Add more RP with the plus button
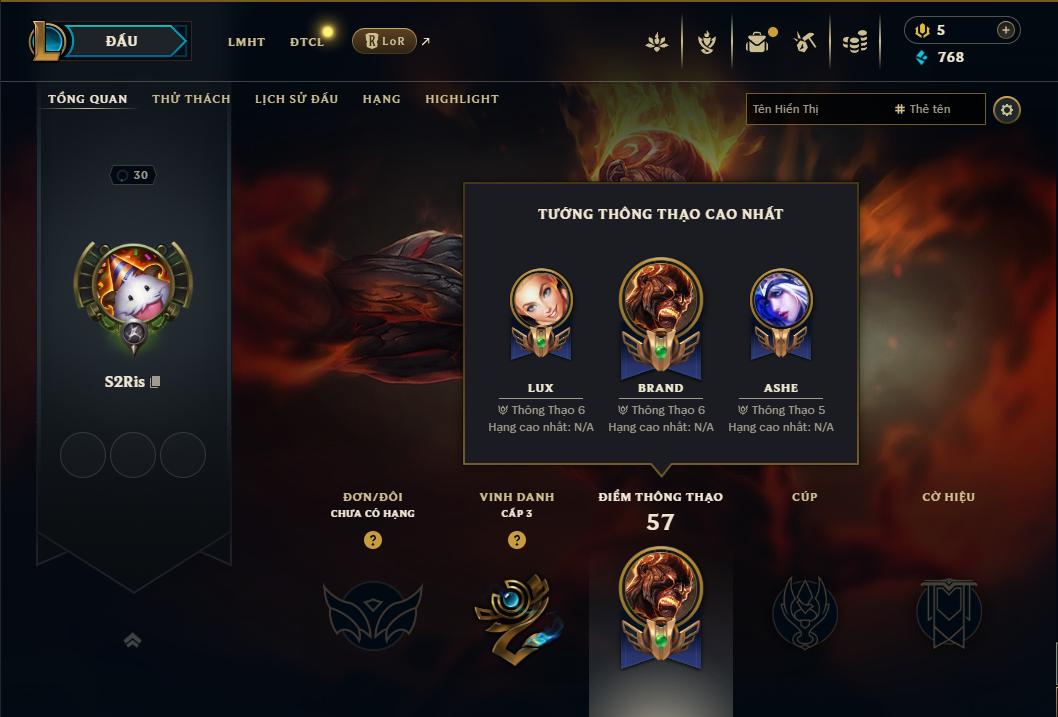Viewport: 1058px width, 717px height. click(x=1005, y=30)
